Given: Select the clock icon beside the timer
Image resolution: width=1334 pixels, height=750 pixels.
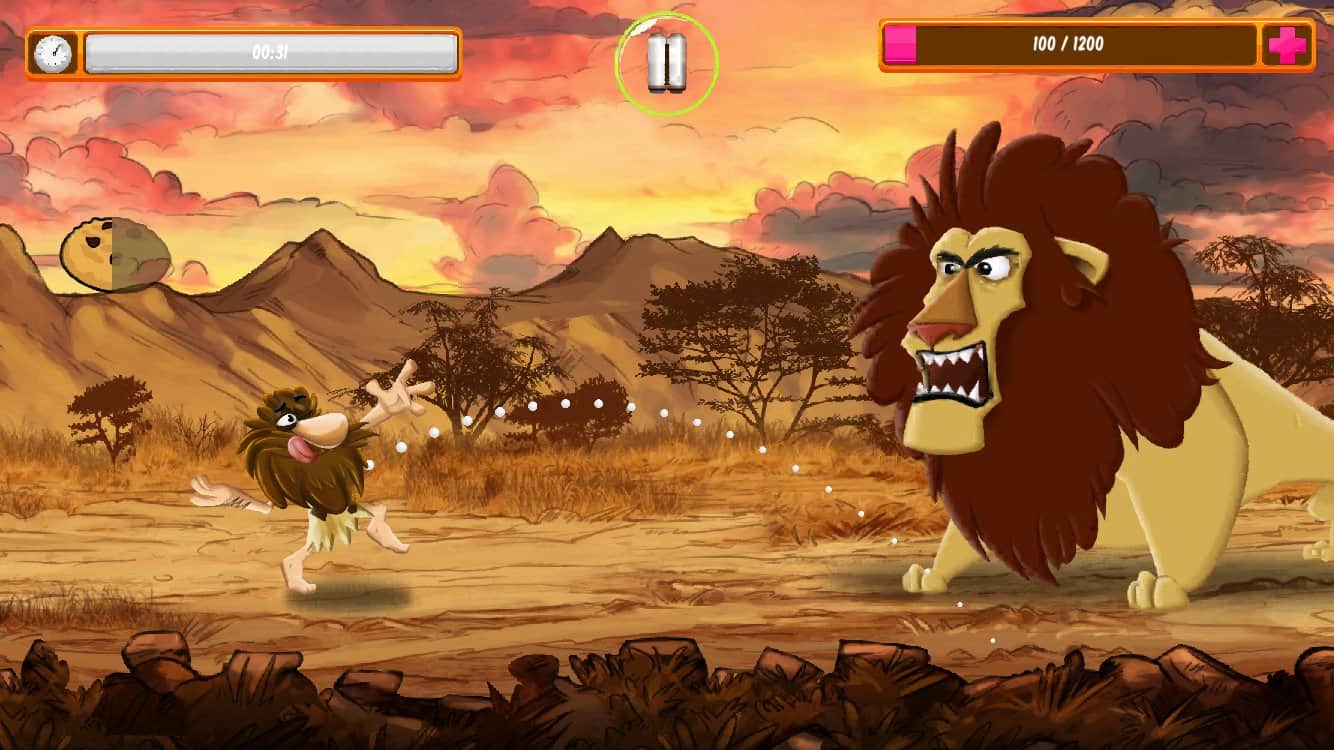Looking at the screenshot, I should pyautogui.click(x=52, y=50).
